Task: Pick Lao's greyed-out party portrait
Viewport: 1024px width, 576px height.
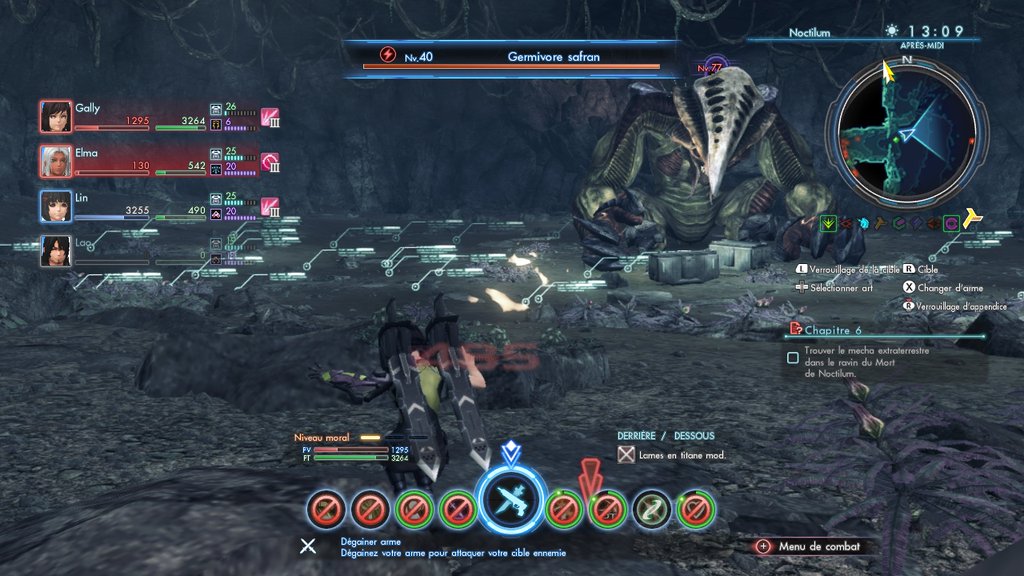Action: pos(56,251)
